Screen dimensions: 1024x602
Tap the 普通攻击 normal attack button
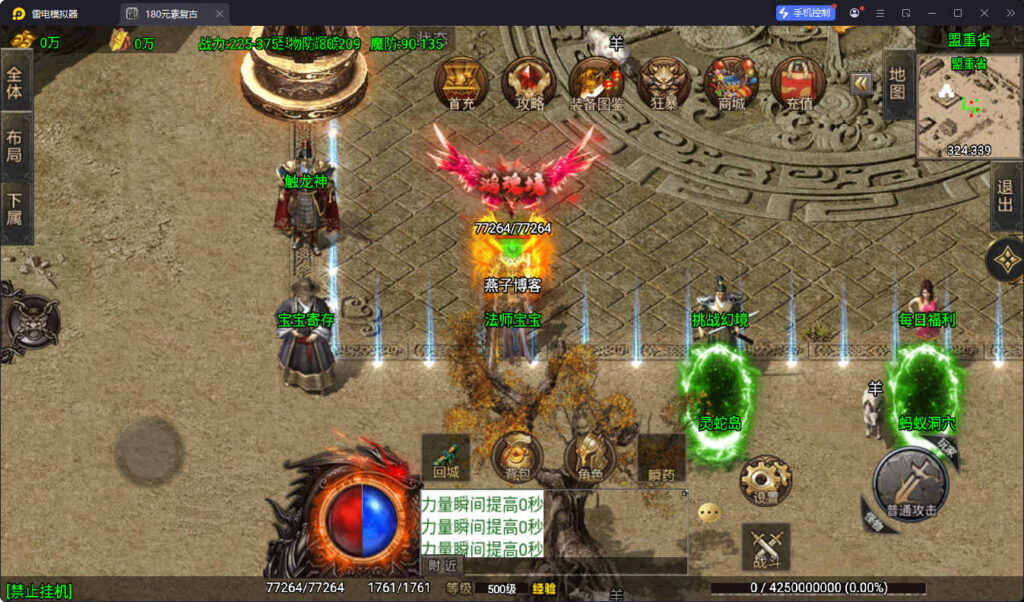(x=911, y=485)
